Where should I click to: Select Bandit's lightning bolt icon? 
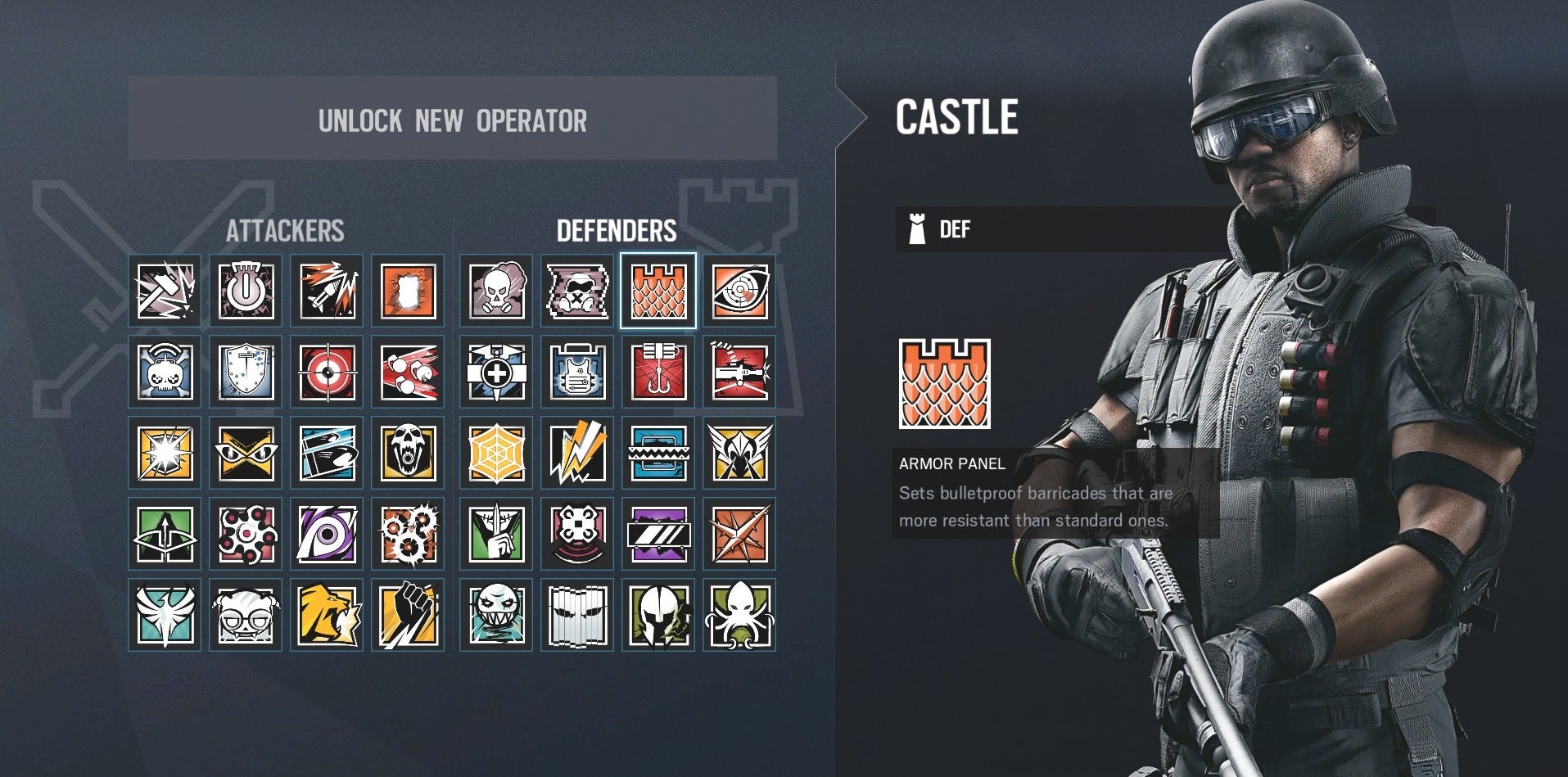click(x=581, y=453)
